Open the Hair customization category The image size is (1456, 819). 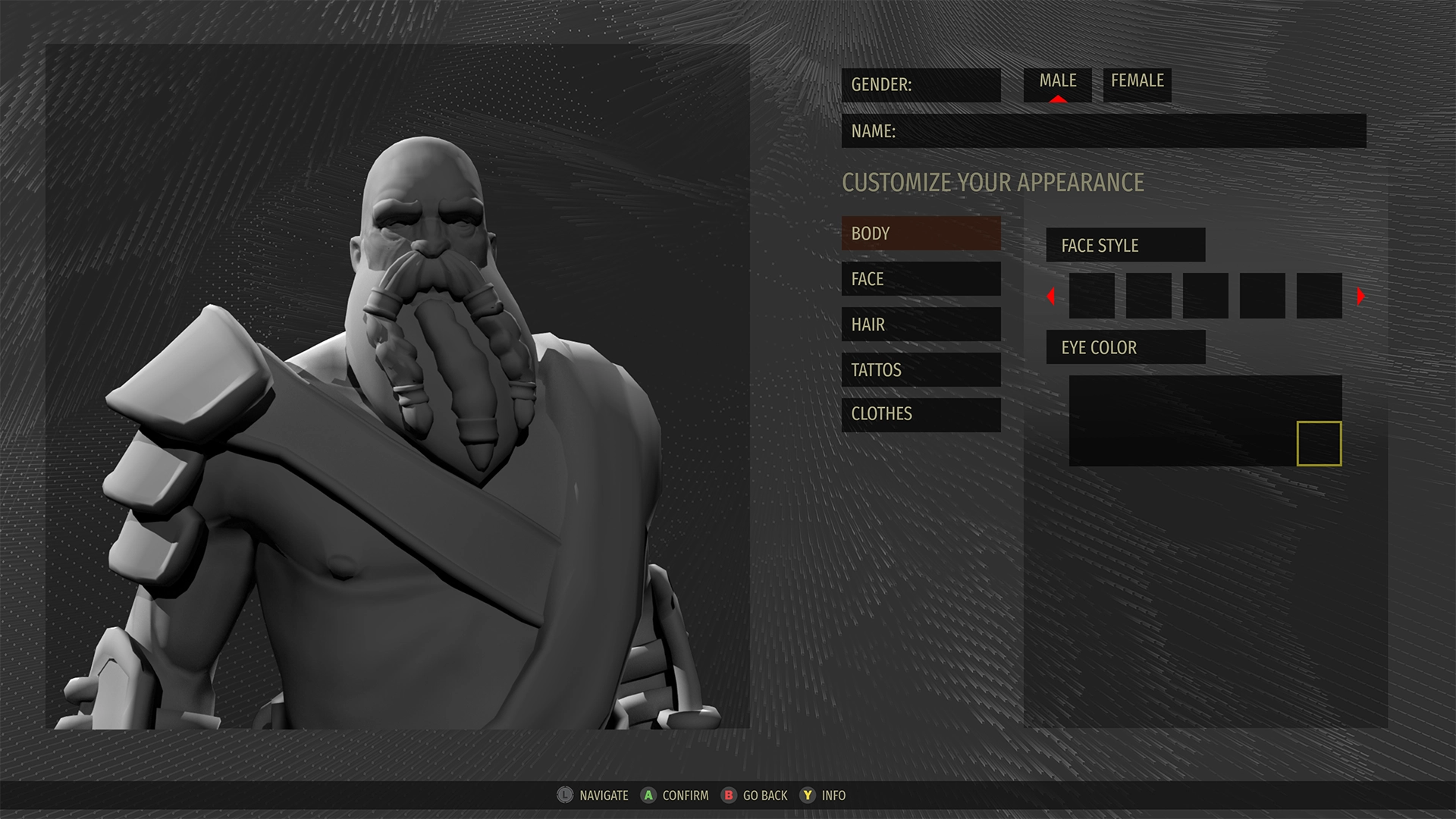tap(921, 325)
